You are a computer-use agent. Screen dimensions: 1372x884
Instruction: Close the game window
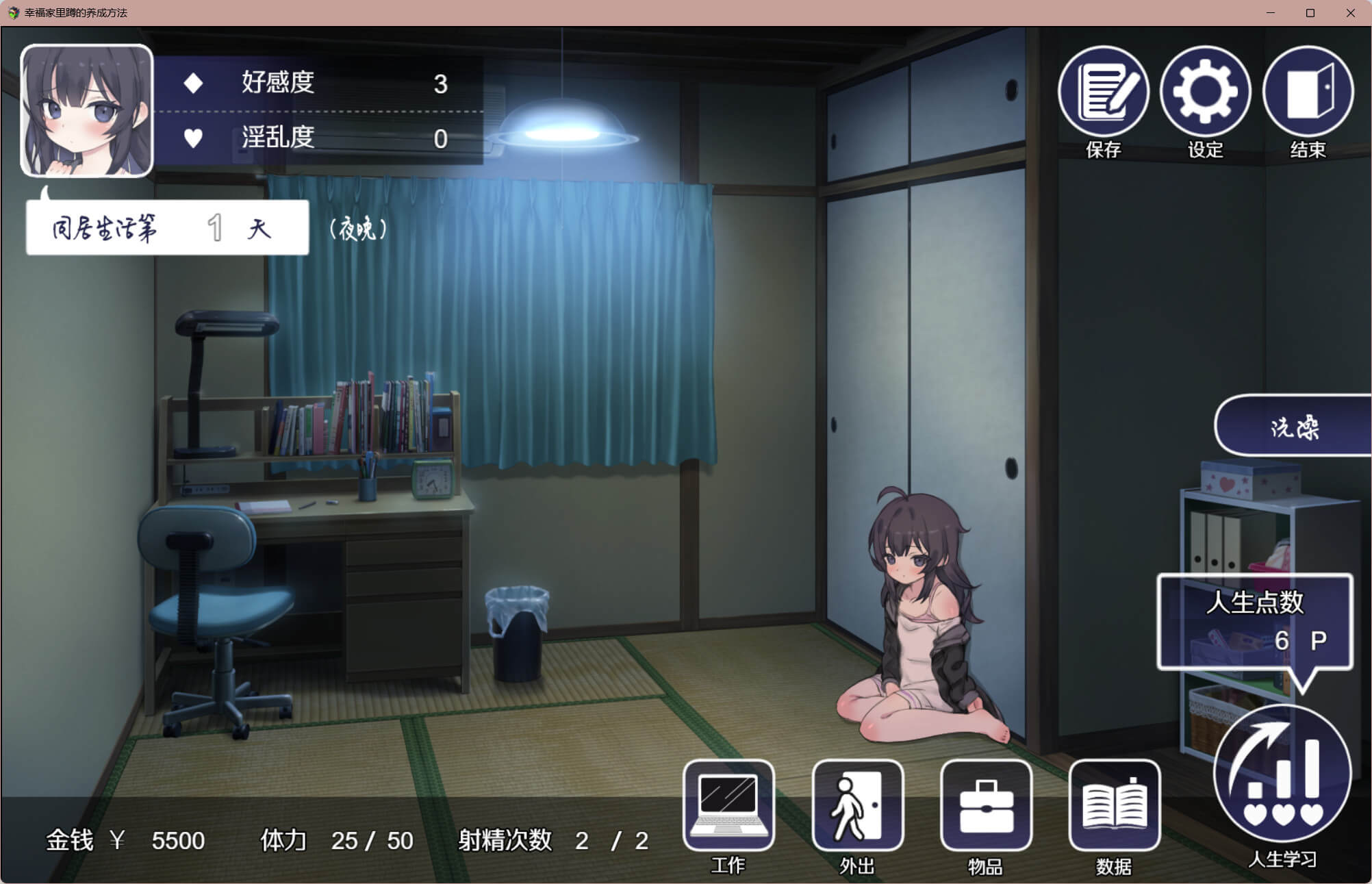pos(1350,13)
